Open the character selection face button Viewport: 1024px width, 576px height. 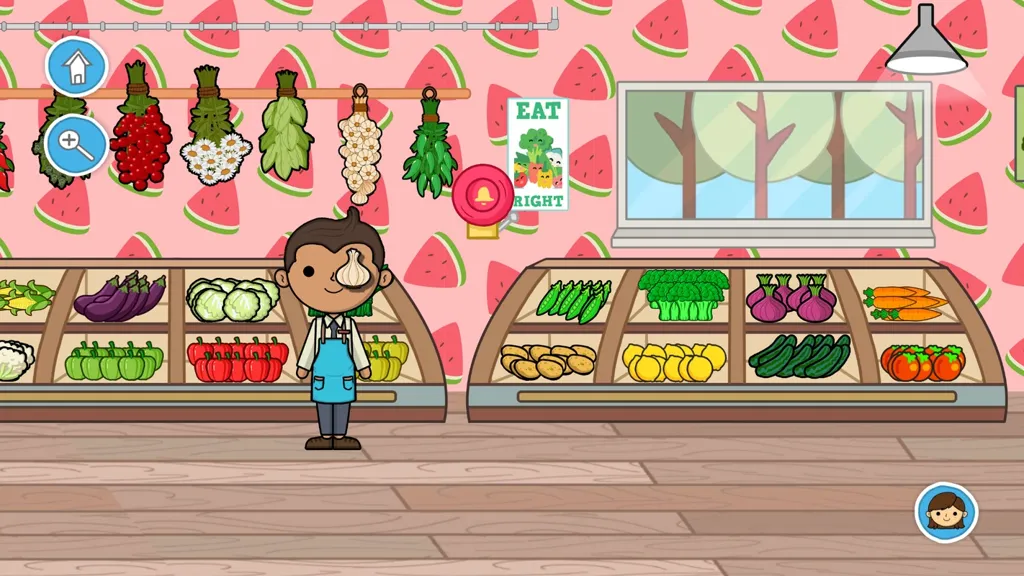[946, 513]
